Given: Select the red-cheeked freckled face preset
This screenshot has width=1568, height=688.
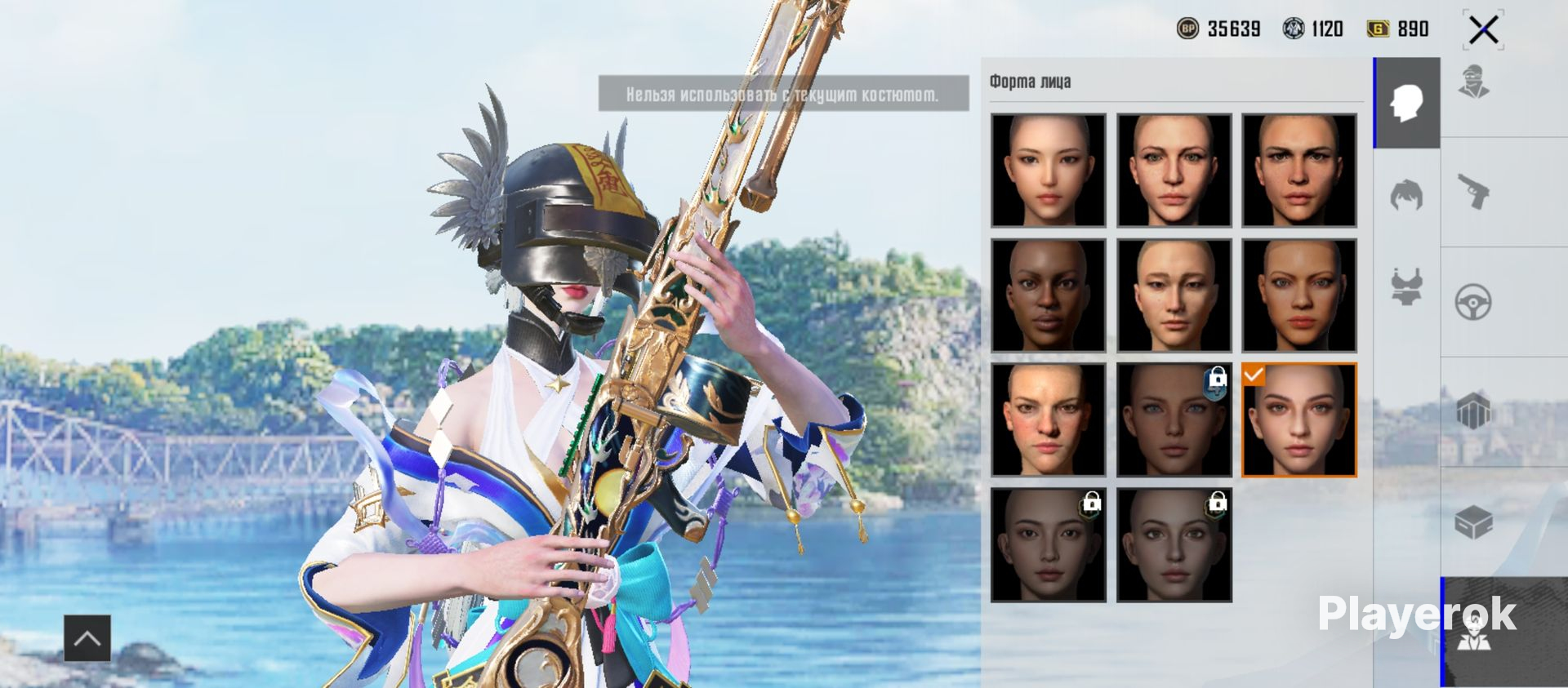Looking at the screenshot, I should pyautogui.click(x=1048, y=419).
